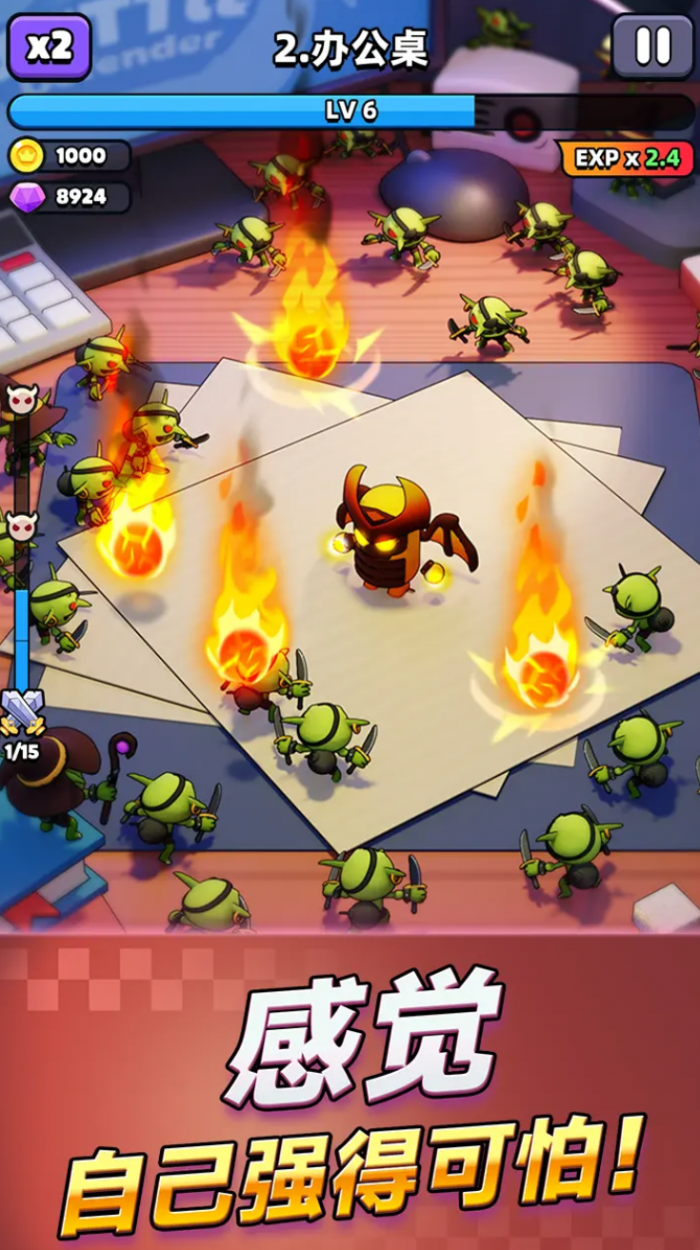Toggle the x2 speed button
The height and width of the screenshot is (1250, 700).
[49, 47]
